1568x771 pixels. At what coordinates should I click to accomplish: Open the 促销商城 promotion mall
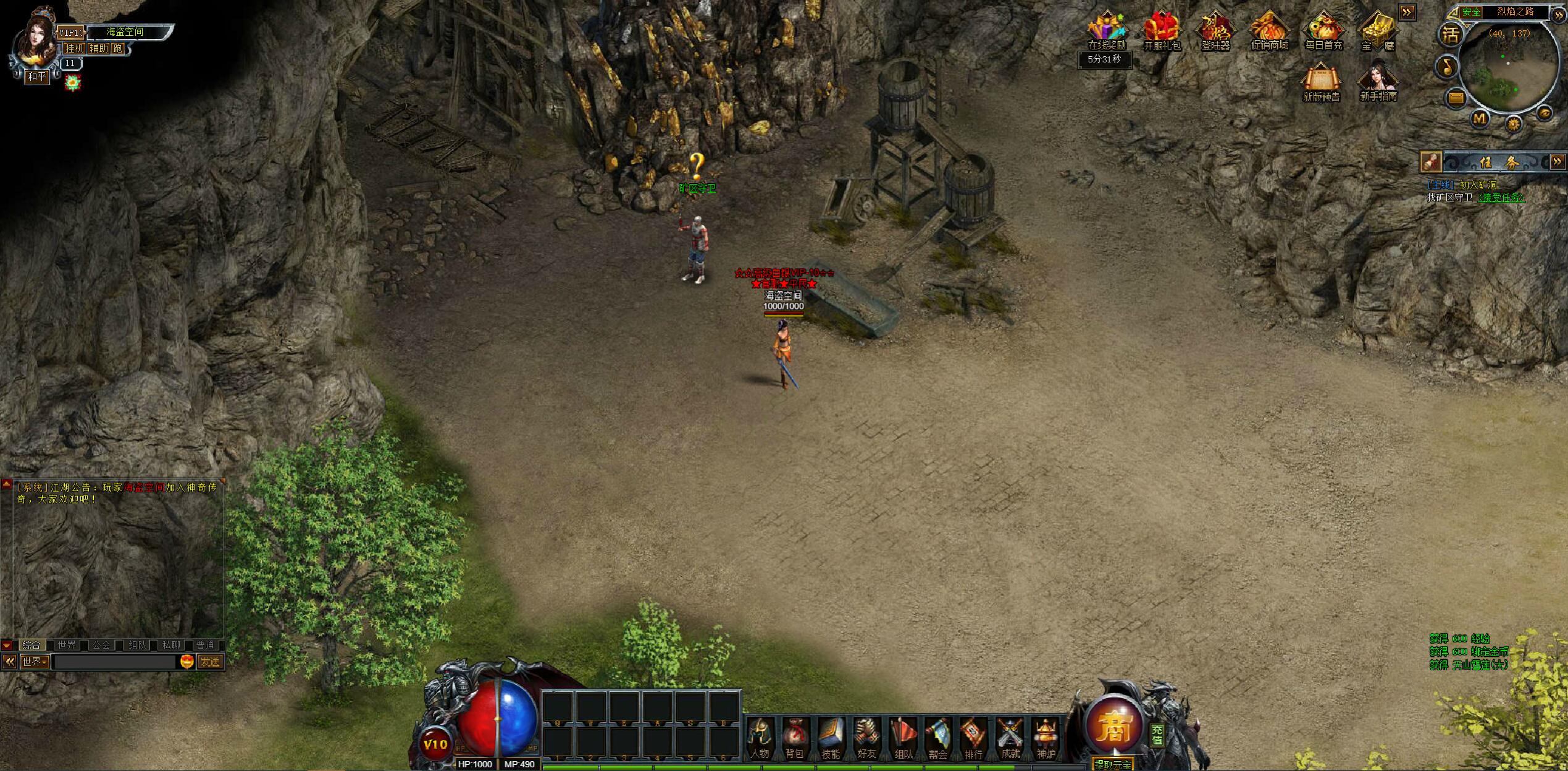(x=1270, y=31)
